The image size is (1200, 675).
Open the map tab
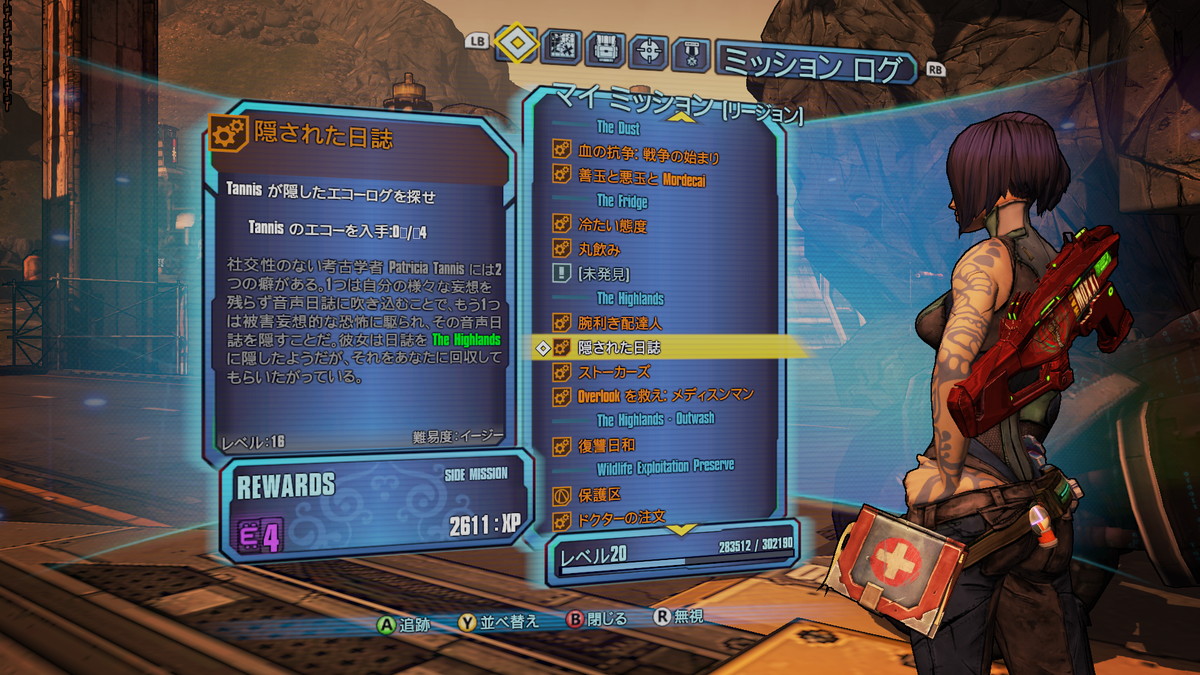click(x=562, y=46)
